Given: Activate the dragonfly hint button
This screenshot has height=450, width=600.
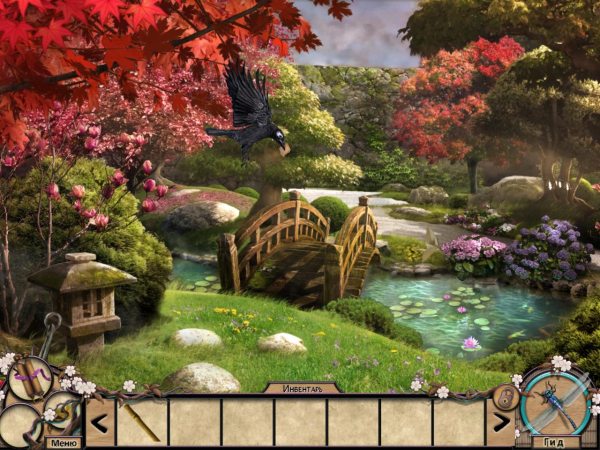Looking at the screenshot, I should (555, 402).
